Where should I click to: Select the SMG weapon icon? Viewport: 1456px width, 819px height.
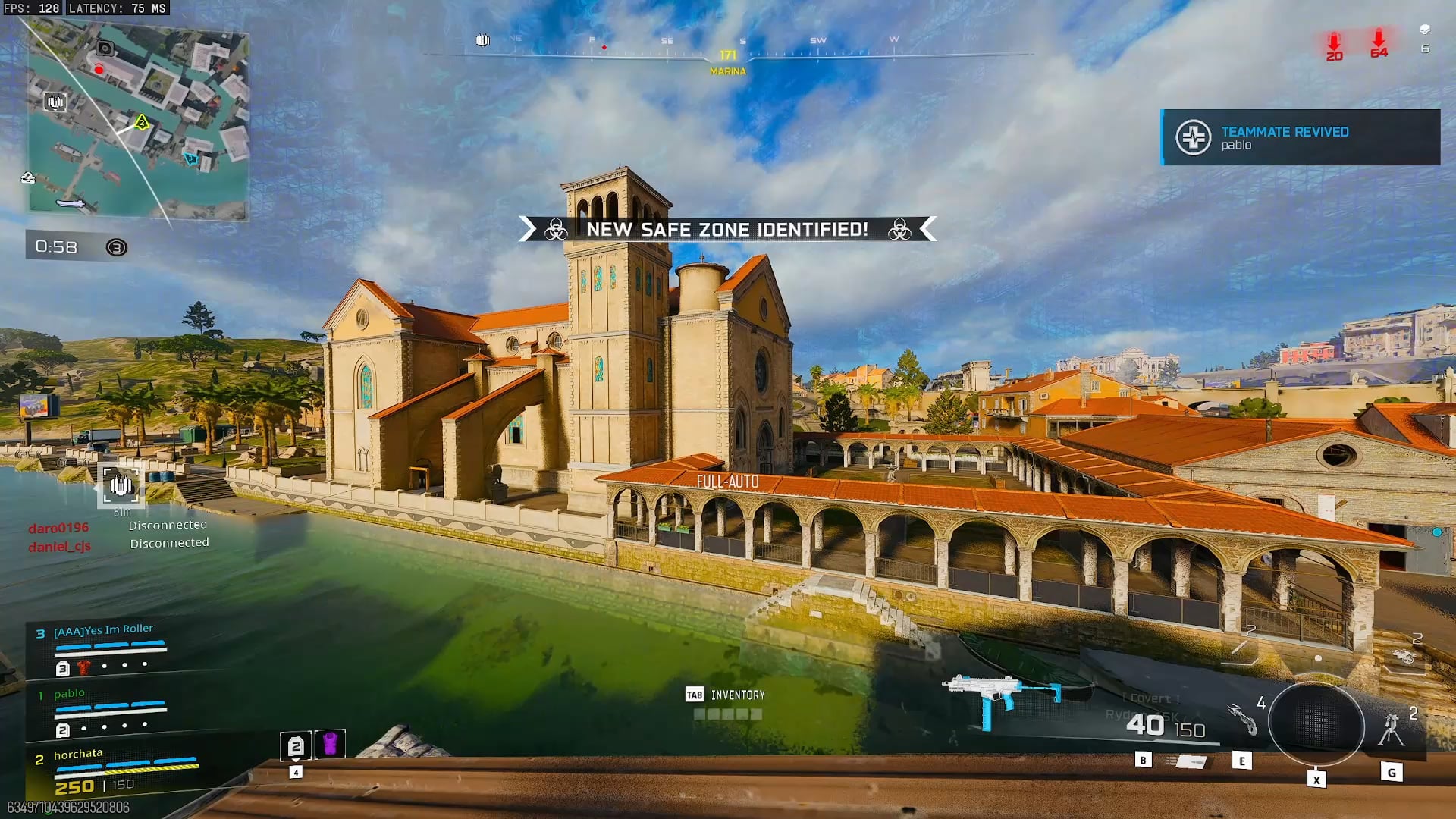pos(1003,696)
